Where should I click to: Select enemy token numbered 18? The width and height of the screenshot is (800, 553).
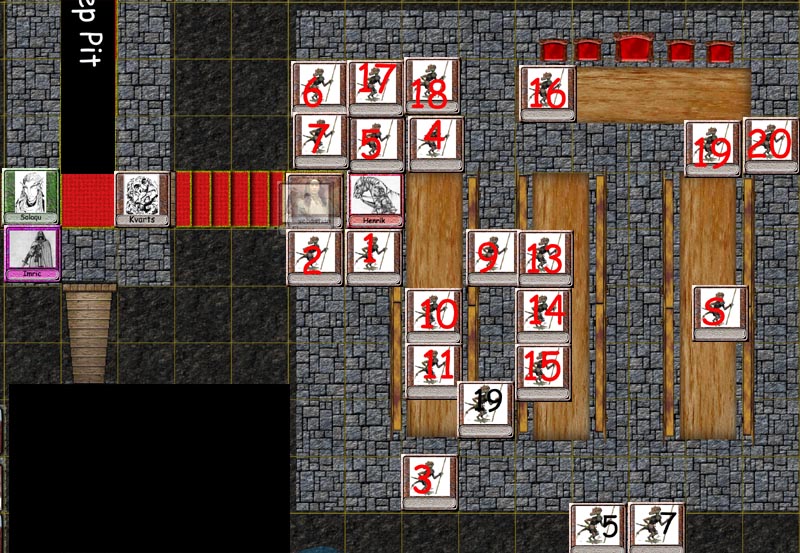[432, 86]
